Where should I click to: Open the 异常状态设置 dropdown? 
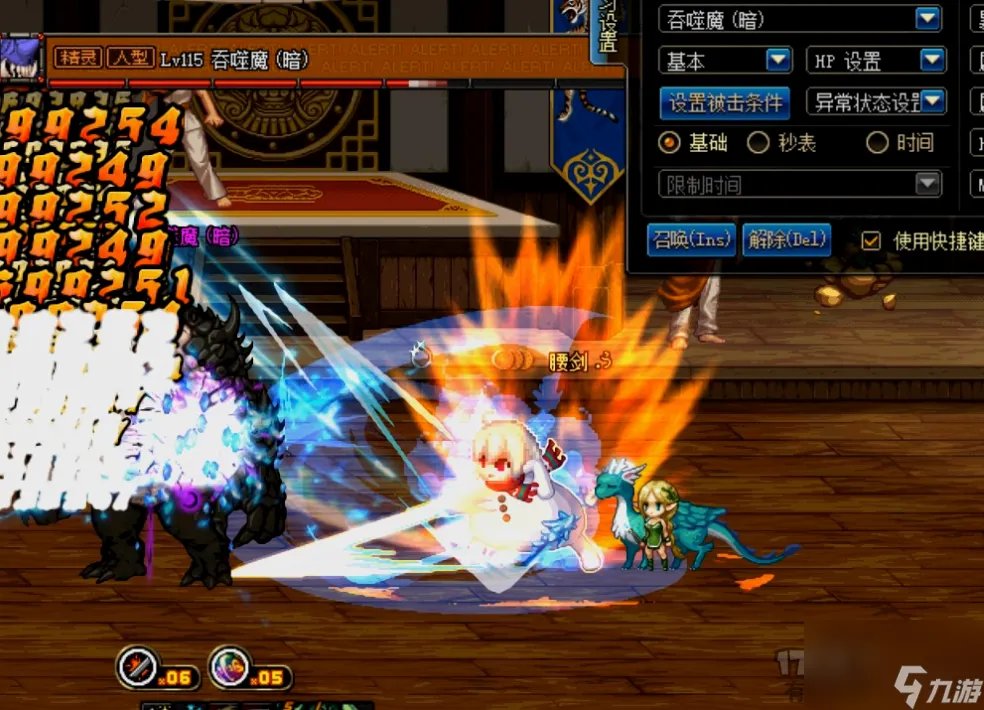click(x=932, y=102)
